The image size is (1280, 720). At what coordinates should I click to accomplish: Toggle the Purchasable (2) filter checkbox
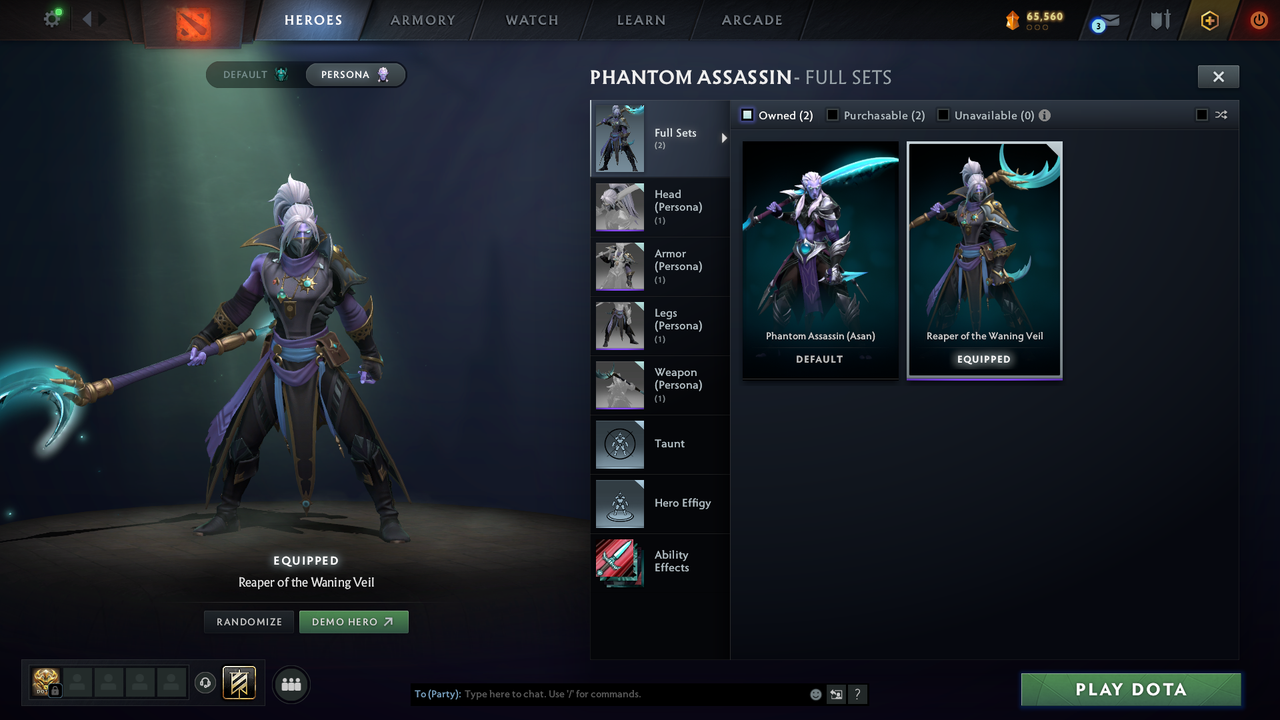833,115
